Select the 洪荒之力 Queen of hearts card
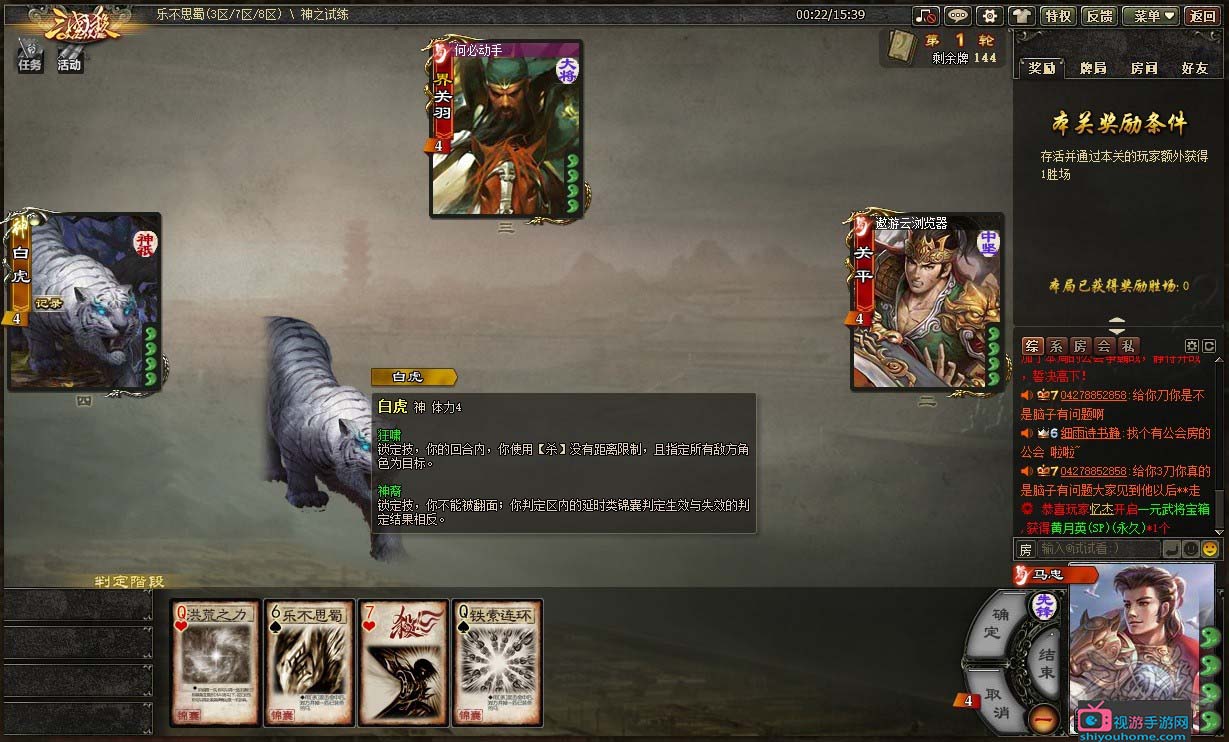This screenshot has height=742, width=1229. pos(215,662)
